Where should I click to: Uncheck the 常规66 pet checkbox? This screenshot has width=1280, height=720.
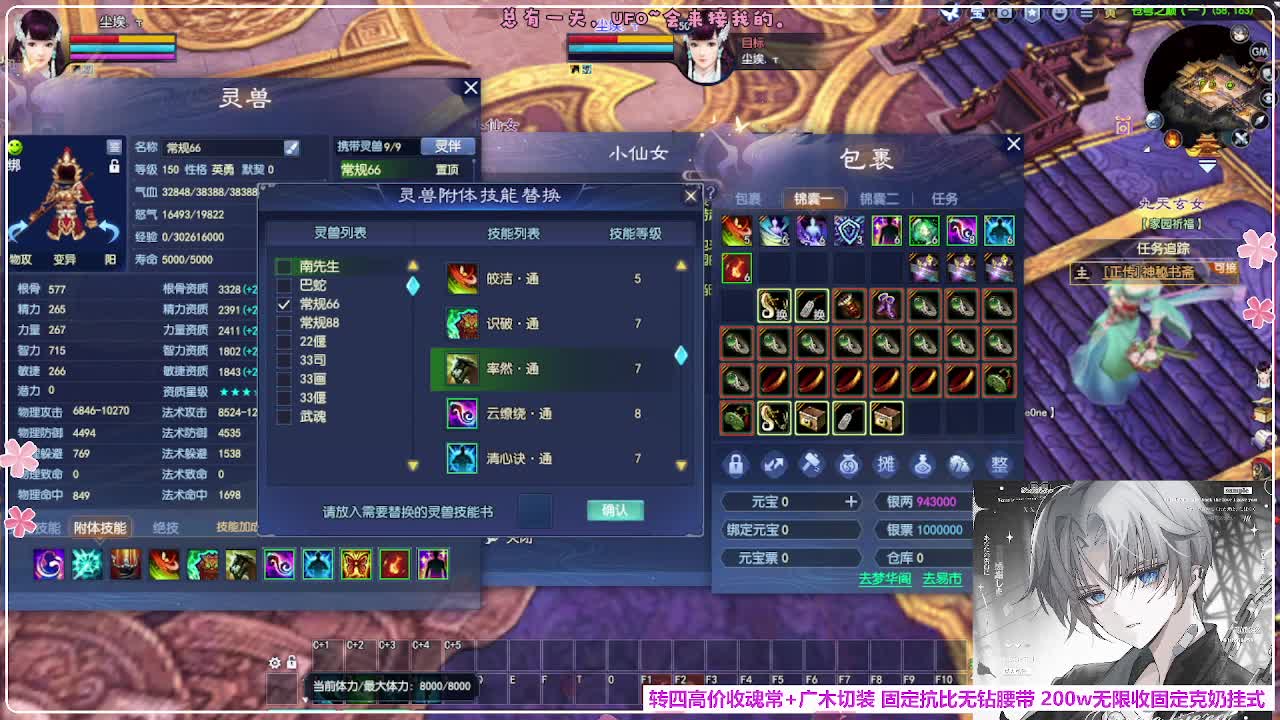point(282,306)
